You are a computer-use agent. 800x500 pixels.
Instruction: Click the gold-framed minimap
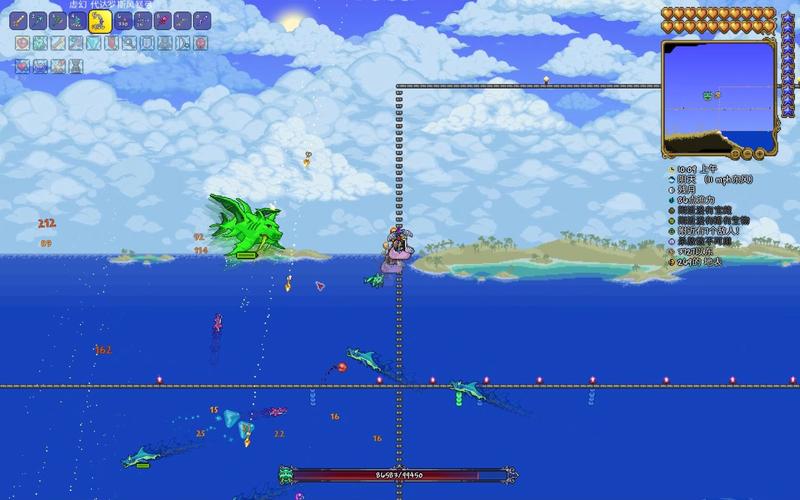pos(719,98)
